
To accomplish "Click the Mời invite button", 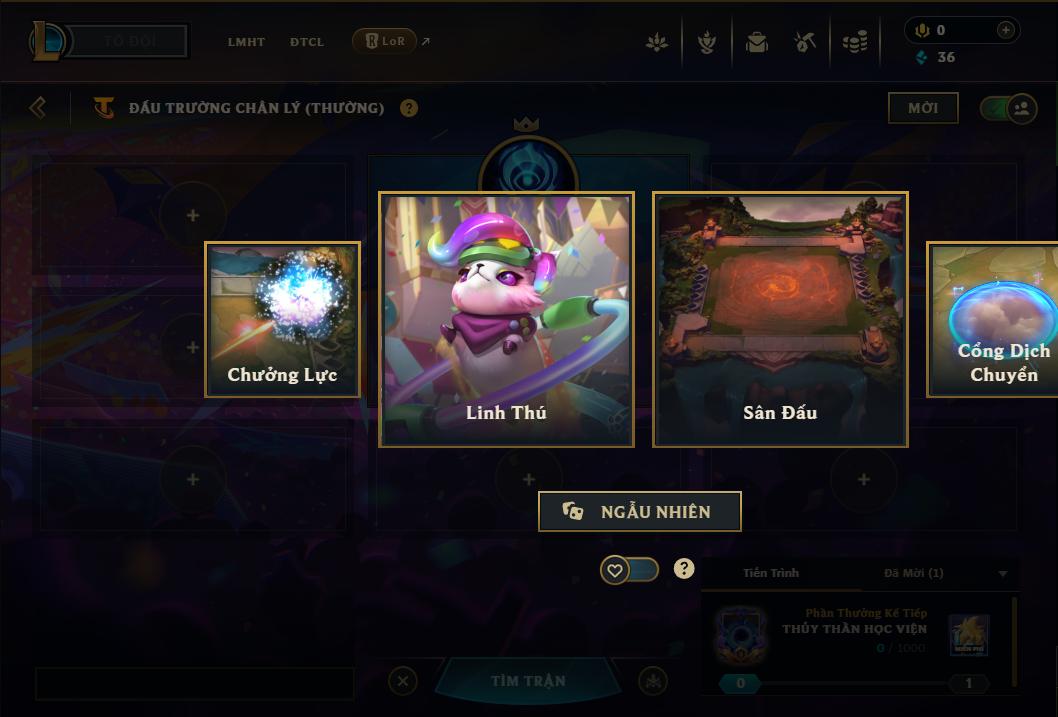I will [x=923, y=108].
